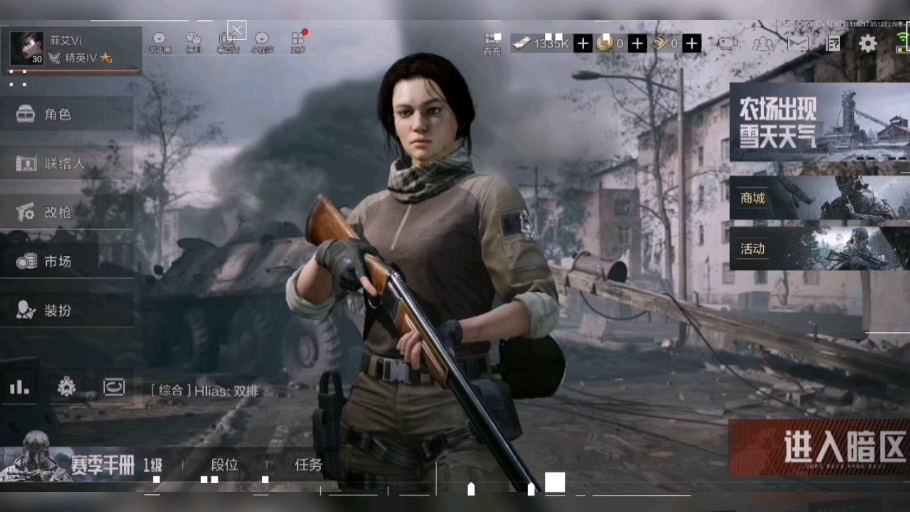Image resolution: width=910 pixels, height=512 pixels.
Task: Open the gear-shaped settings icon
Action: tap(867, 43)
